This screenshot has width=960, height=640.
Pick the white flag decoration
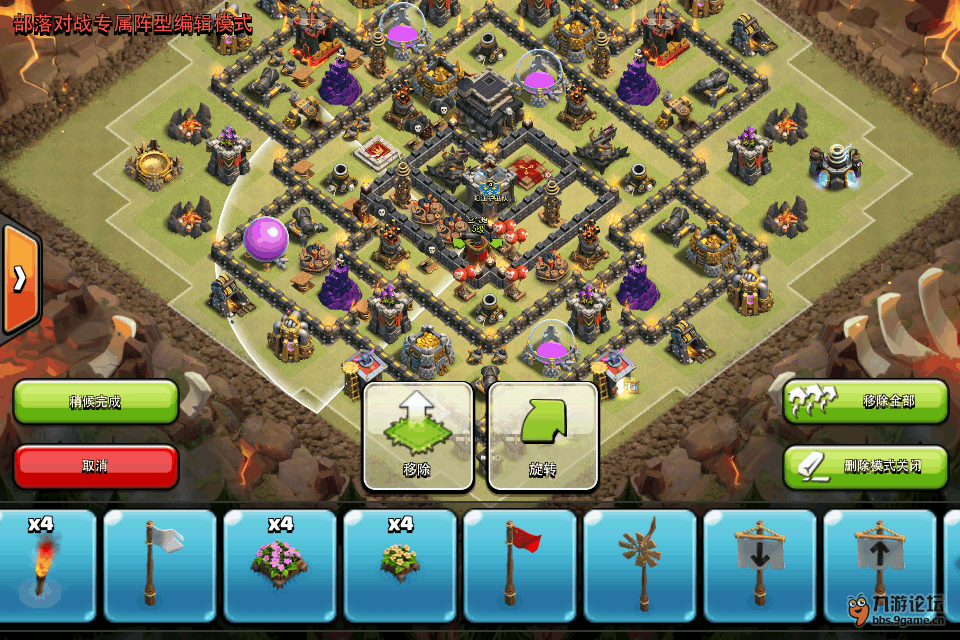tap(160, 565)
